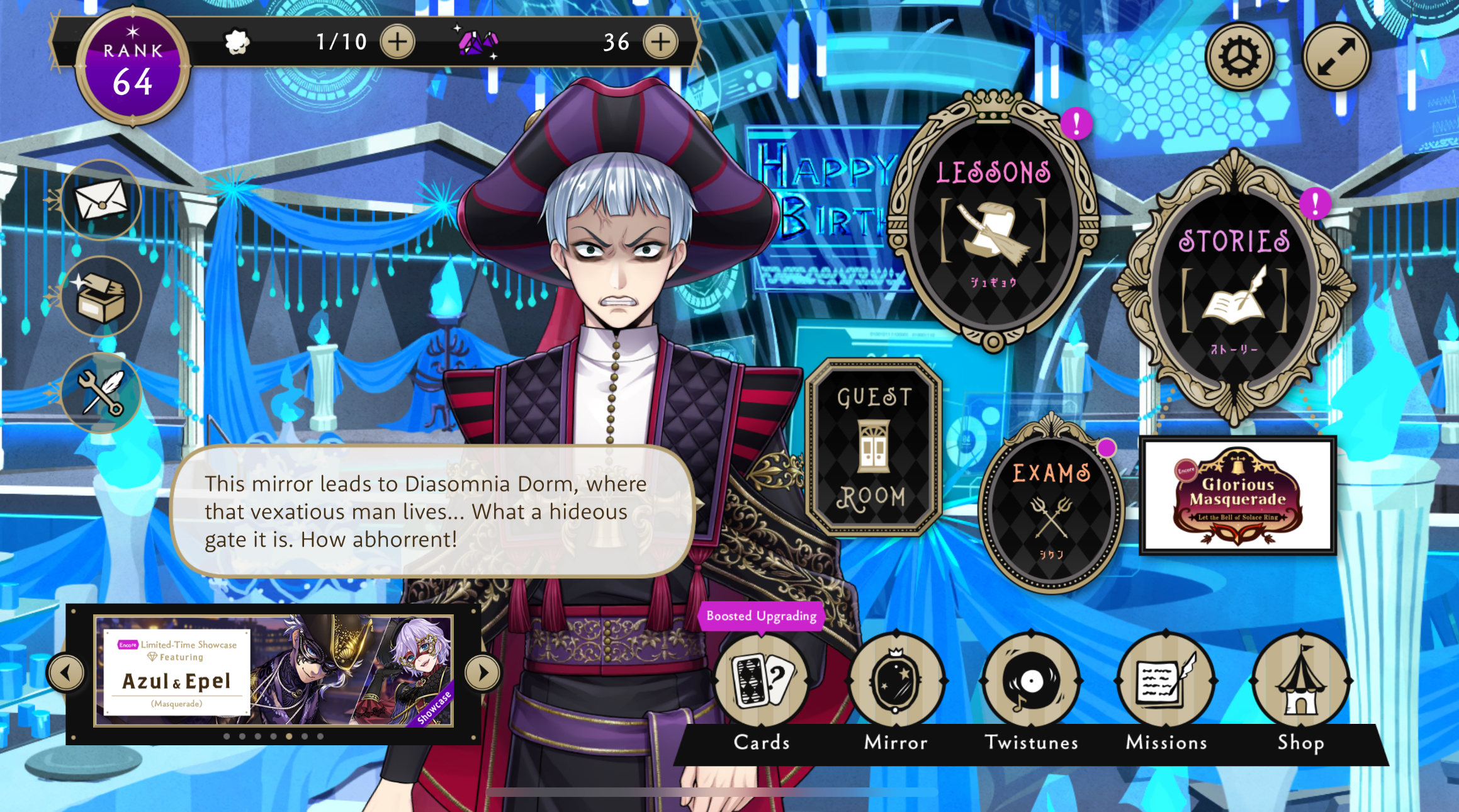Open the wrench and feather tools icon
Image resolution: width=1459 pixels, height=812 pixels.
[101, 393]
